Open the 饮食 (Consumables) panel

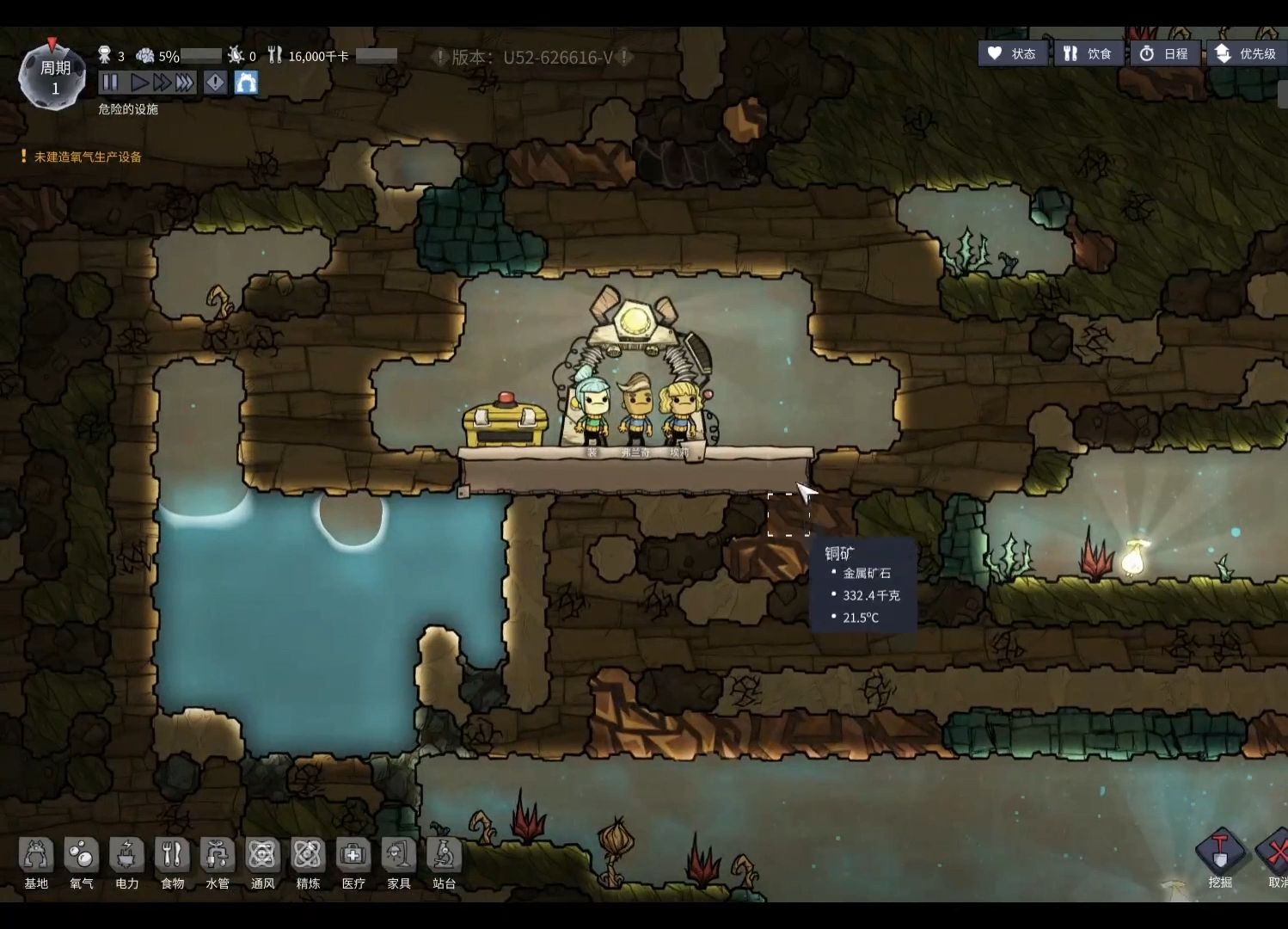tap(1088, 53)
